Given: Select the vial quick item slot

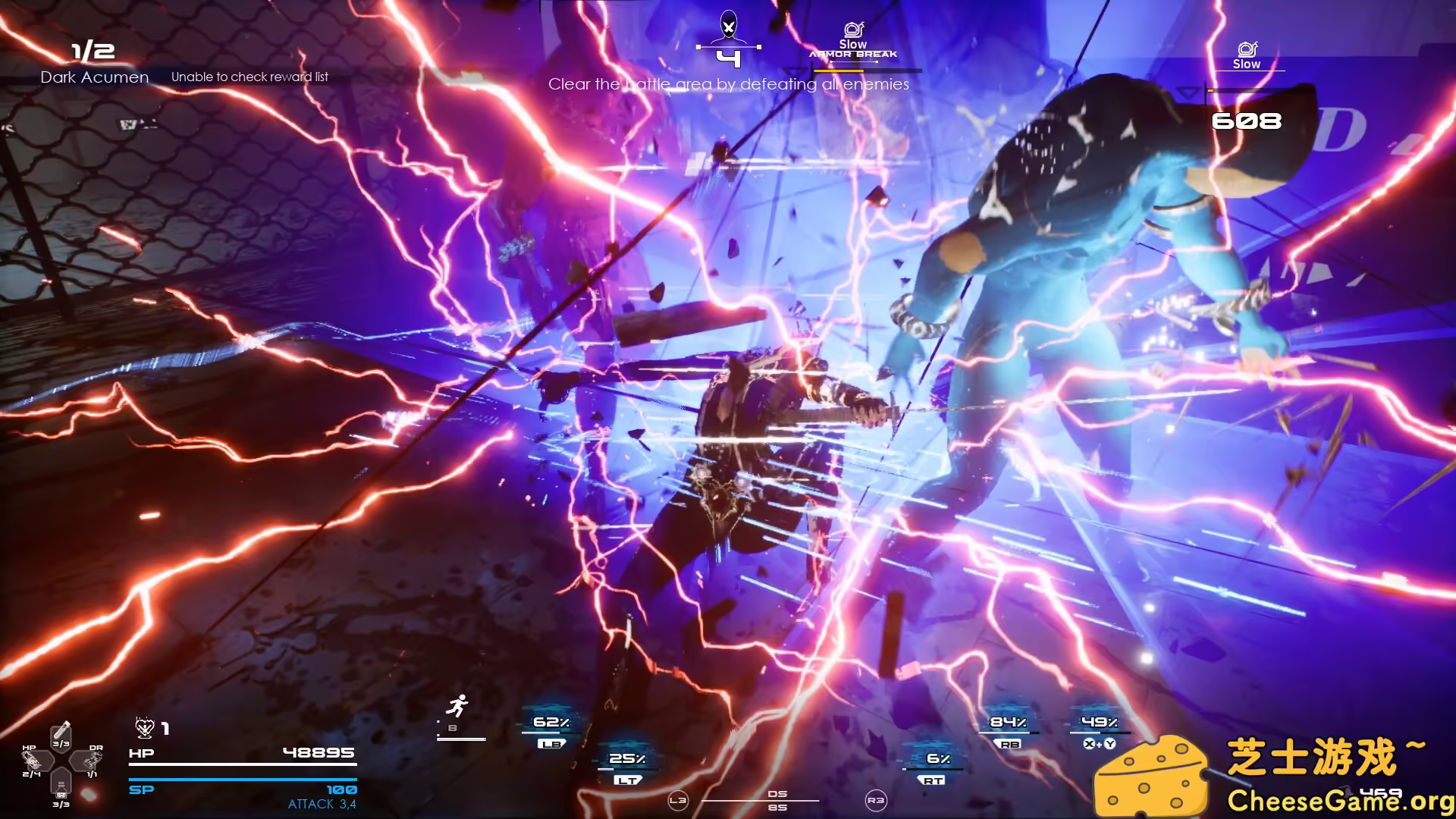Looking at the screenshot, I should [x=61, y=735].
